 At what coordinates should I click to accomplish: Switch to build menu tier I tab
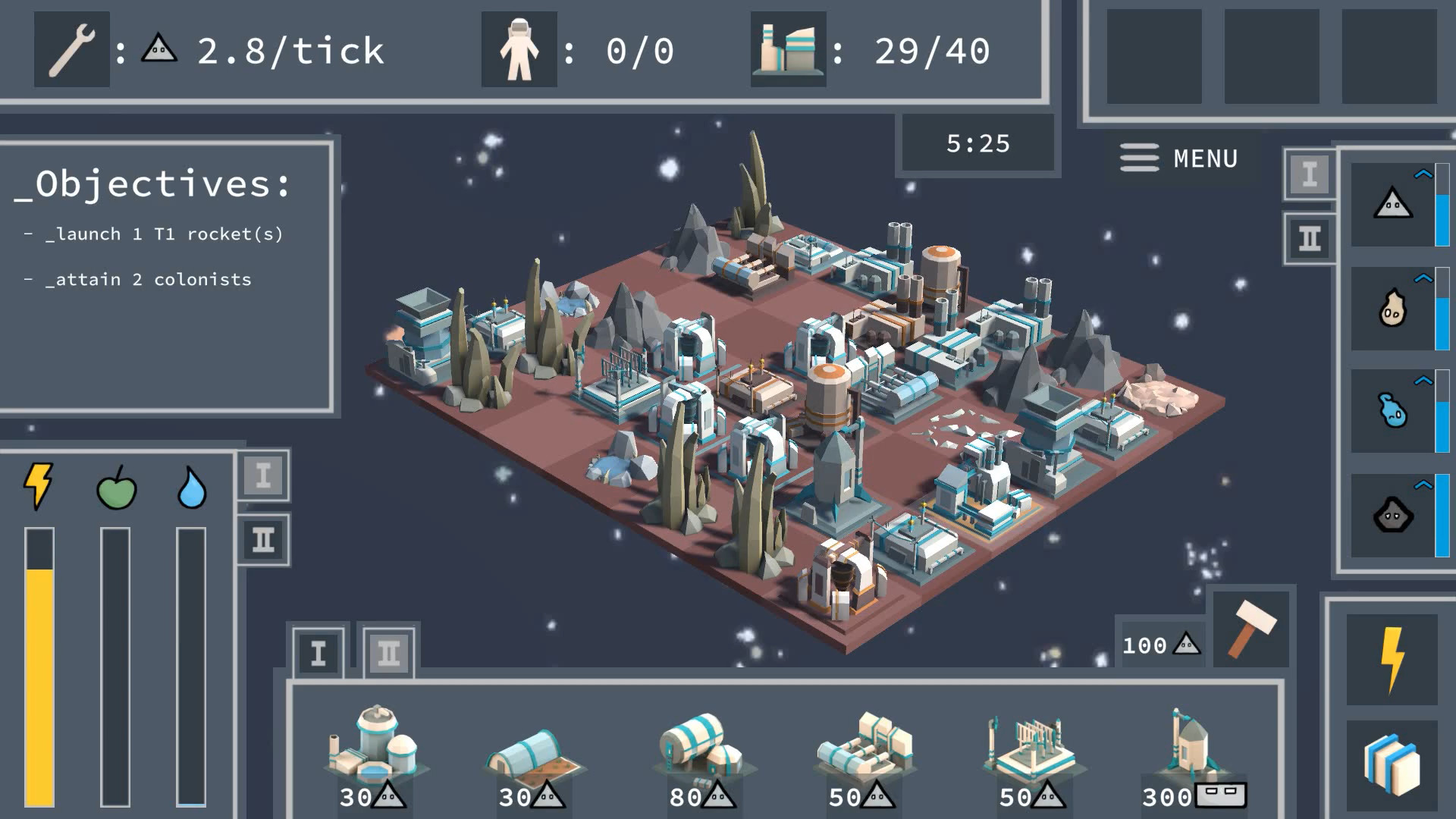click(318, 653)
